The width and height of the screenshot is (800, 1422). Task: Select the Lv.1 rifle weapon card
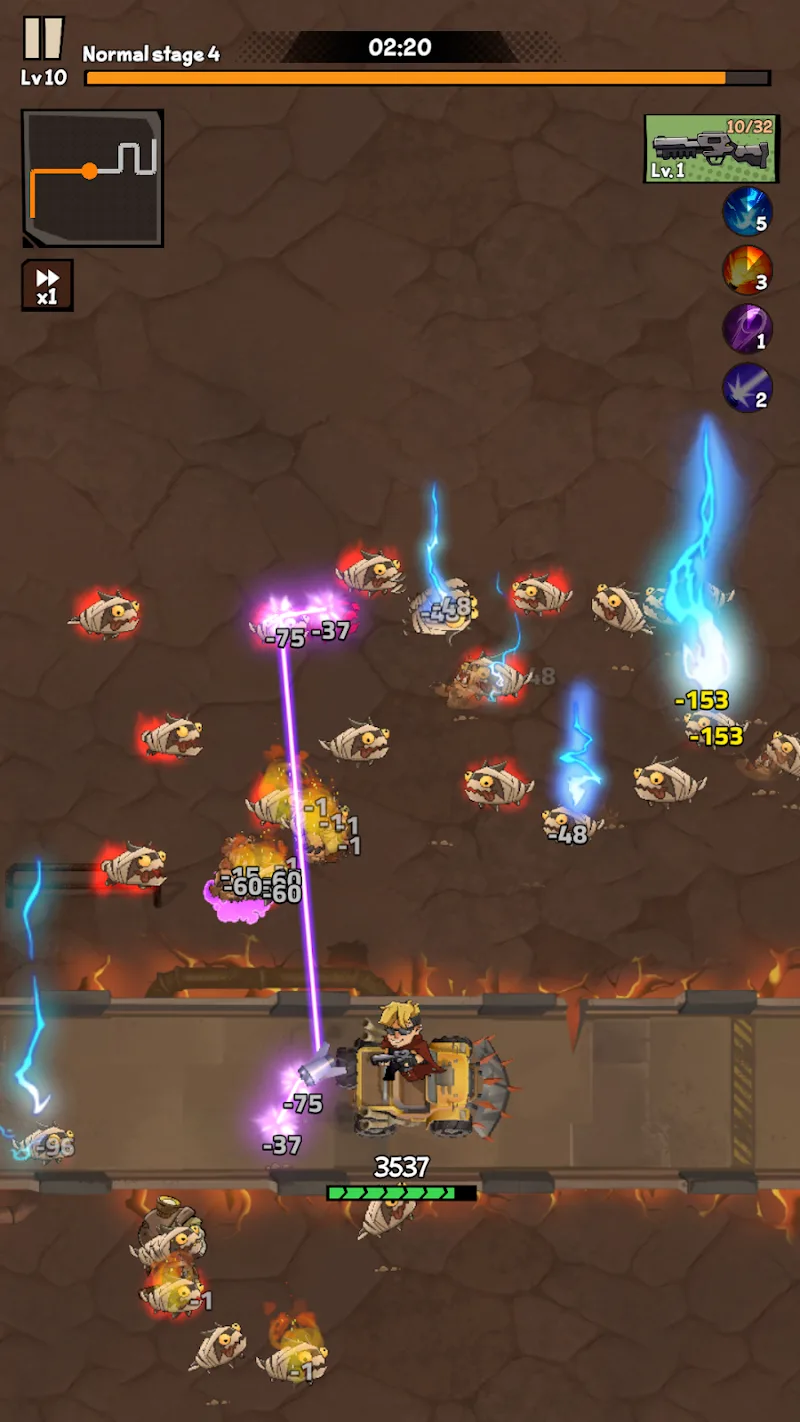point(710,148)
